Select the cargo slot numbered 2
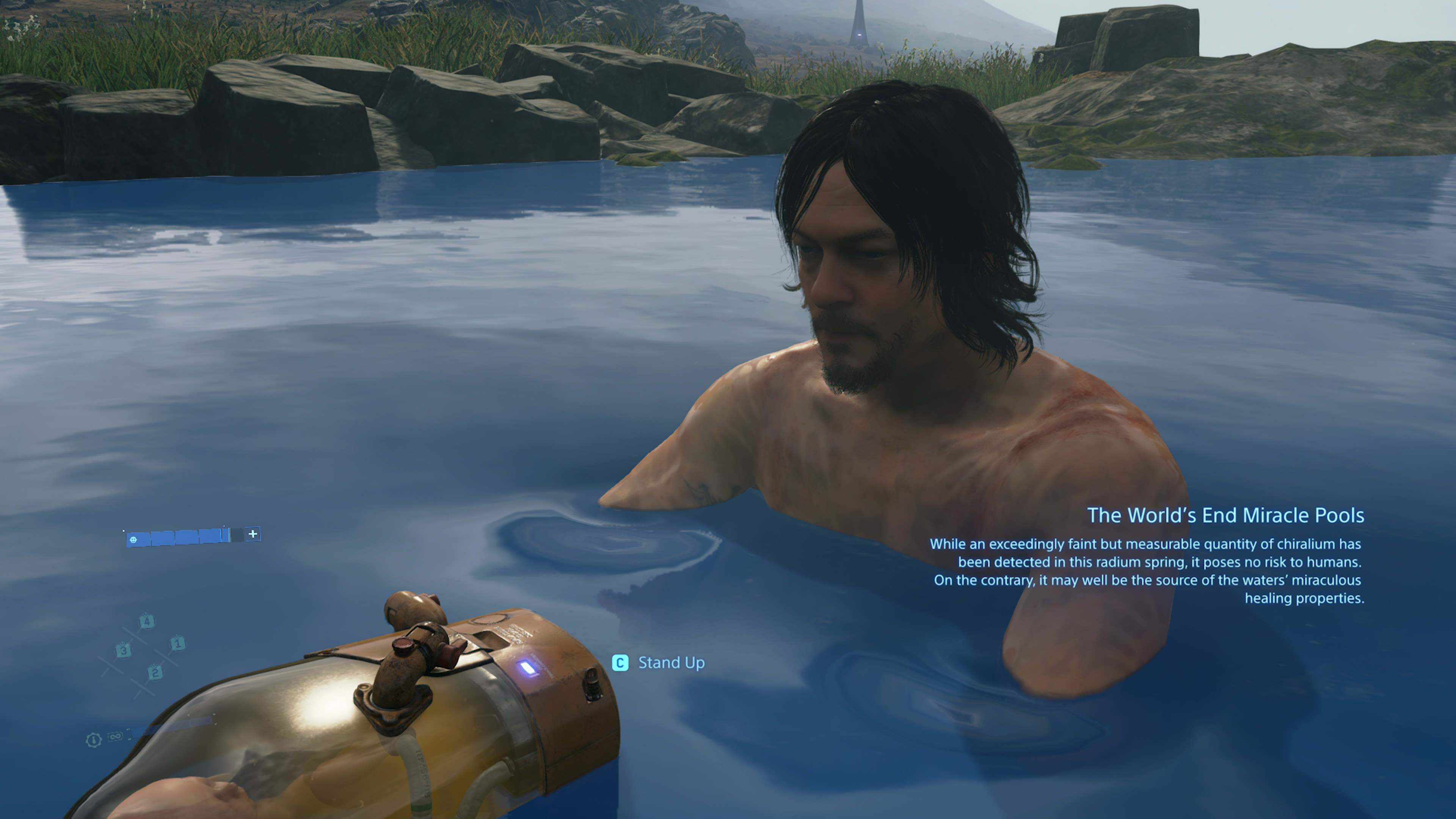Viewport: 1456px width, 819px height. coord(155,672)
